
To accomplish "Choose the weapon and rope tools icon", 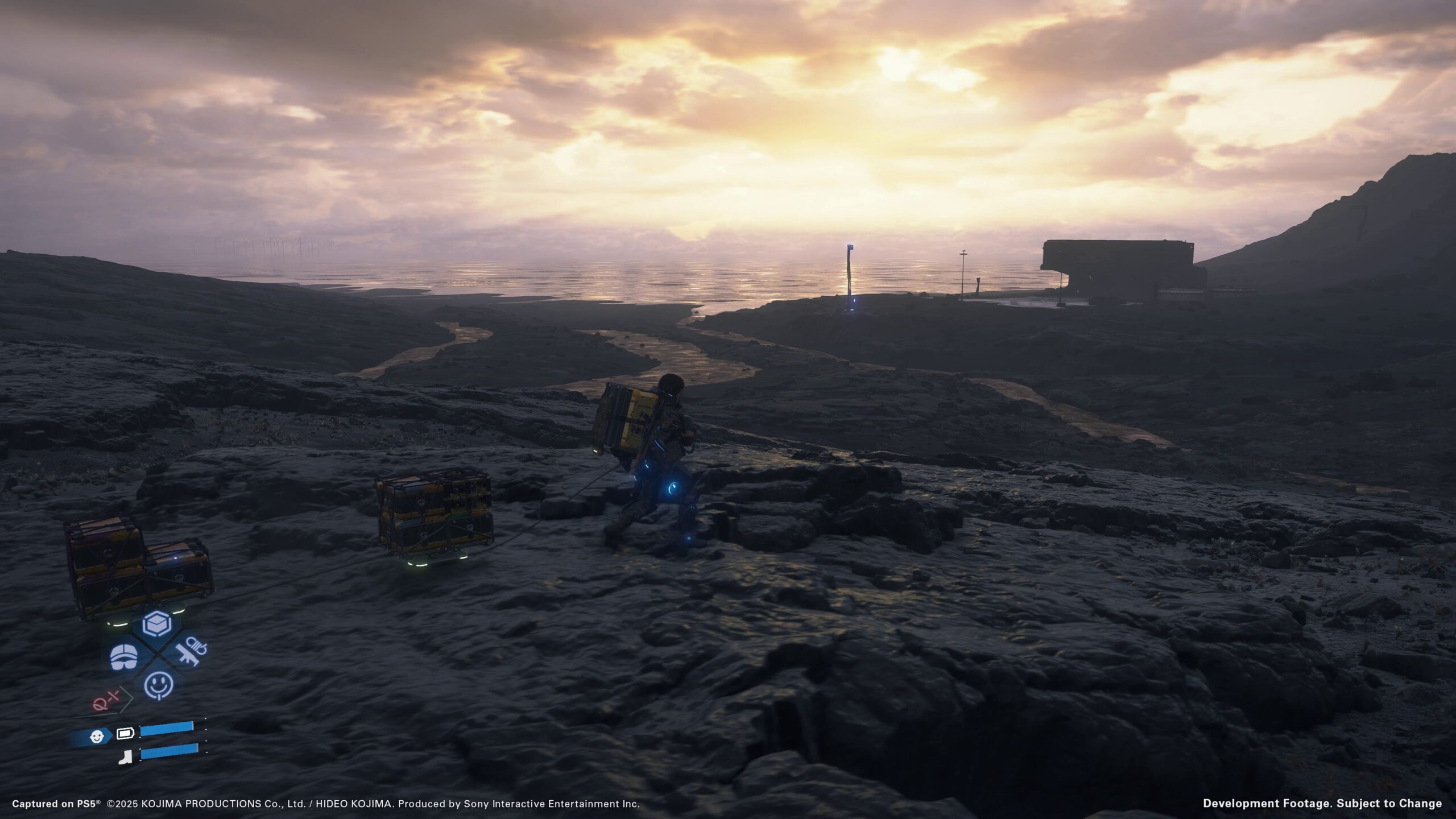I will [191, 652].
